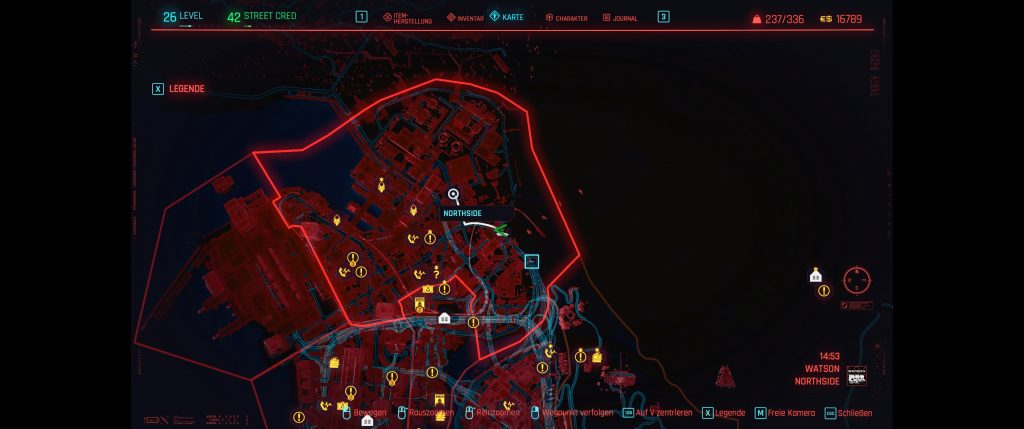Screen dimensions: 1024x429
Task: Click the Schließen close option
Action: [x=850, y=413]
